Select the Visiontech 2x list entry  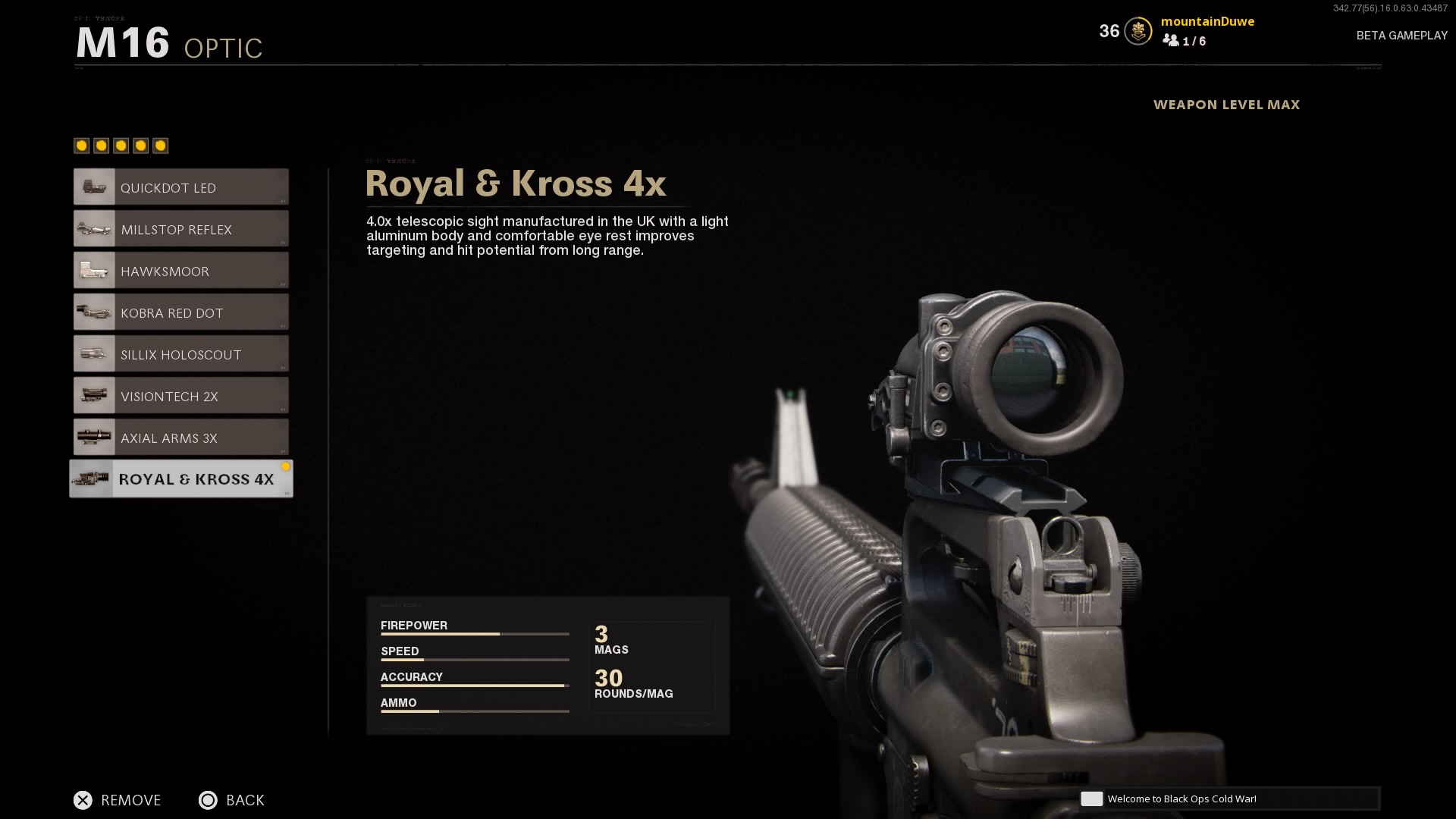[180, 395]
